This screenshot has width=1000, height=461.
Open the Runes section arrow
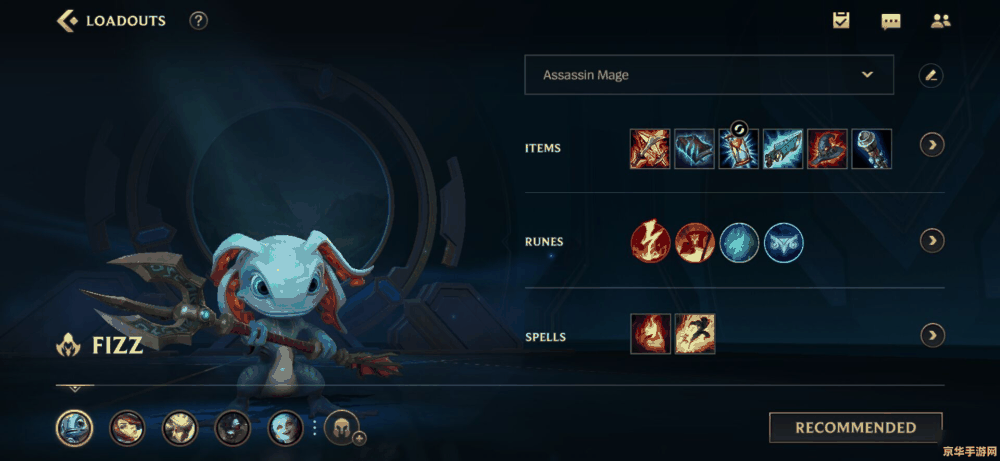point(931,240)
